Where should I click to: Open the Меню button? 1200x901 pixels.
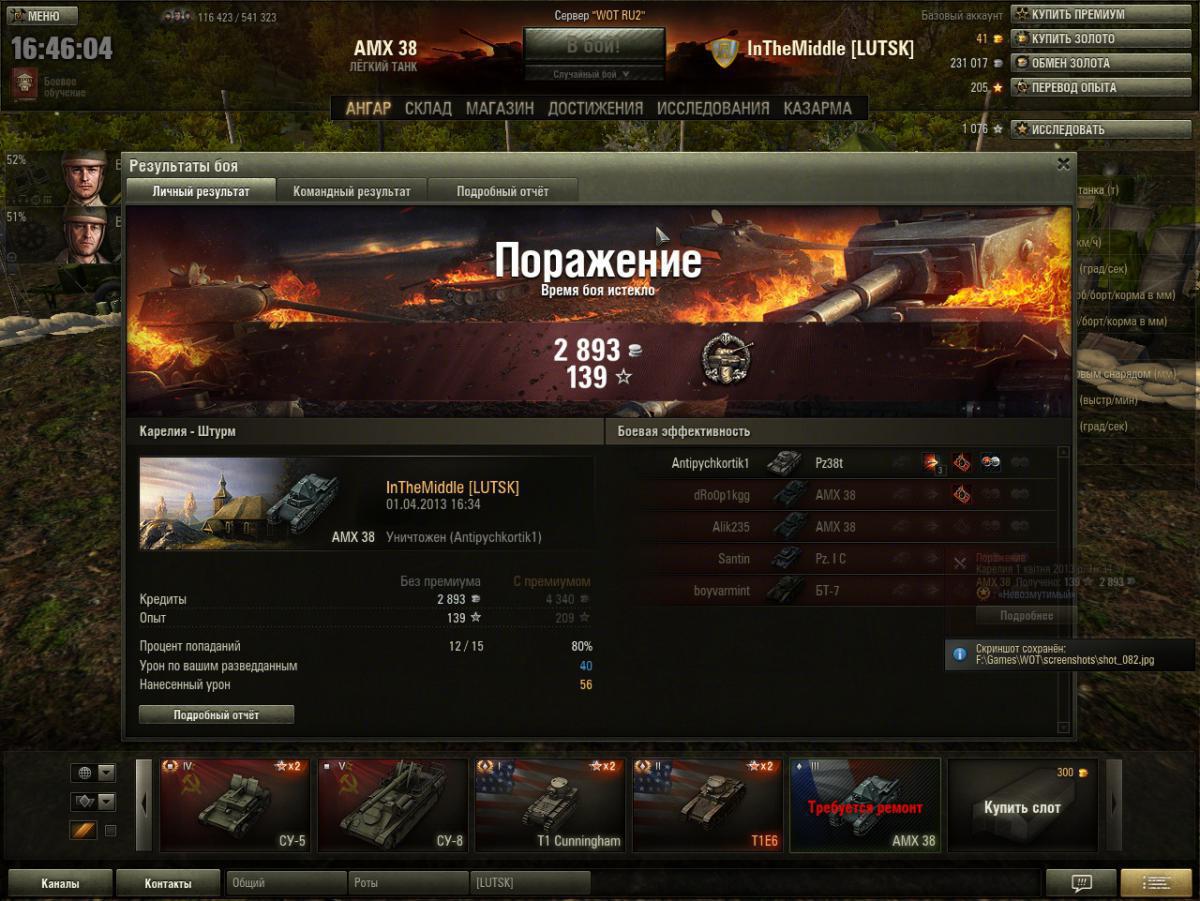point(42,16)
